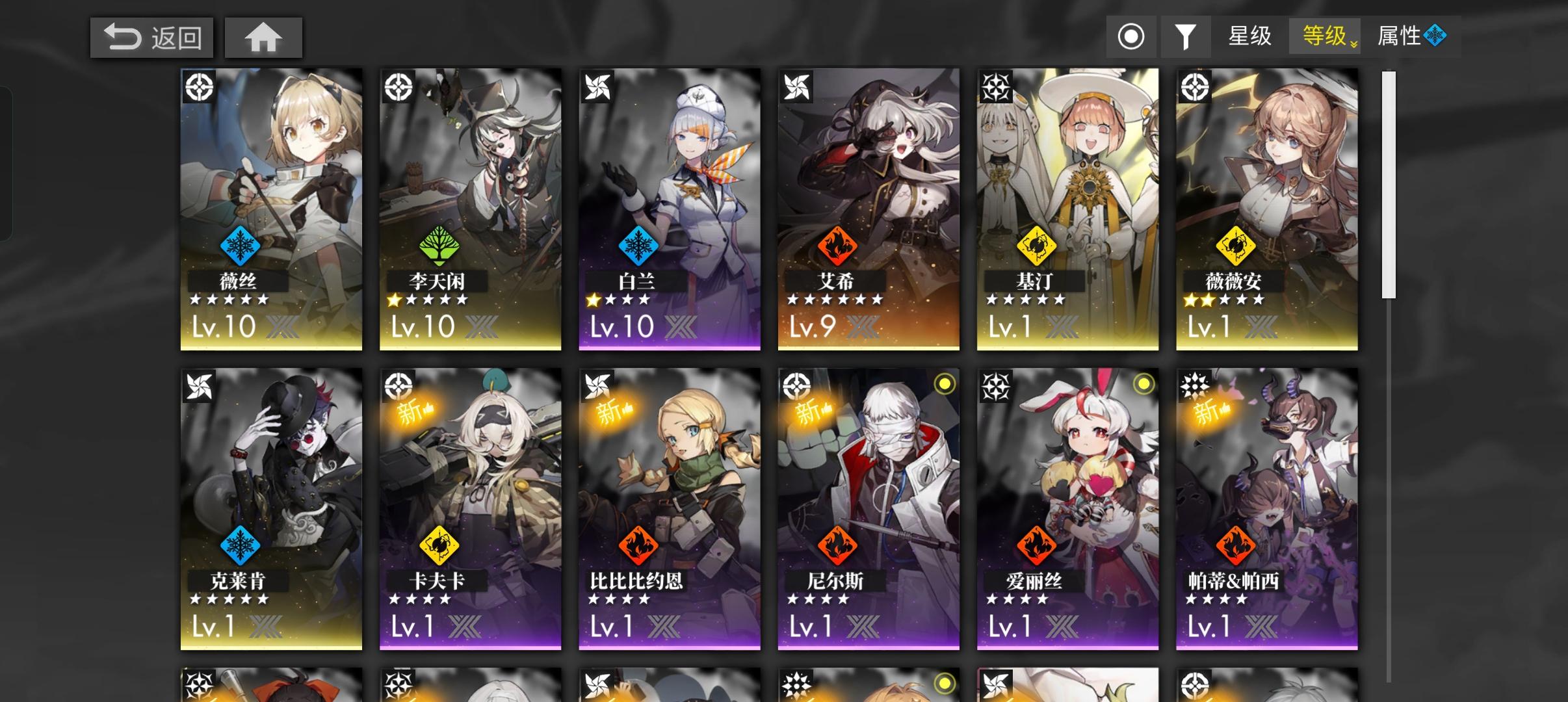The image size is (1568, 702).
Task: Click the circular display mode icon
Action: click(x=1132, y=37)
